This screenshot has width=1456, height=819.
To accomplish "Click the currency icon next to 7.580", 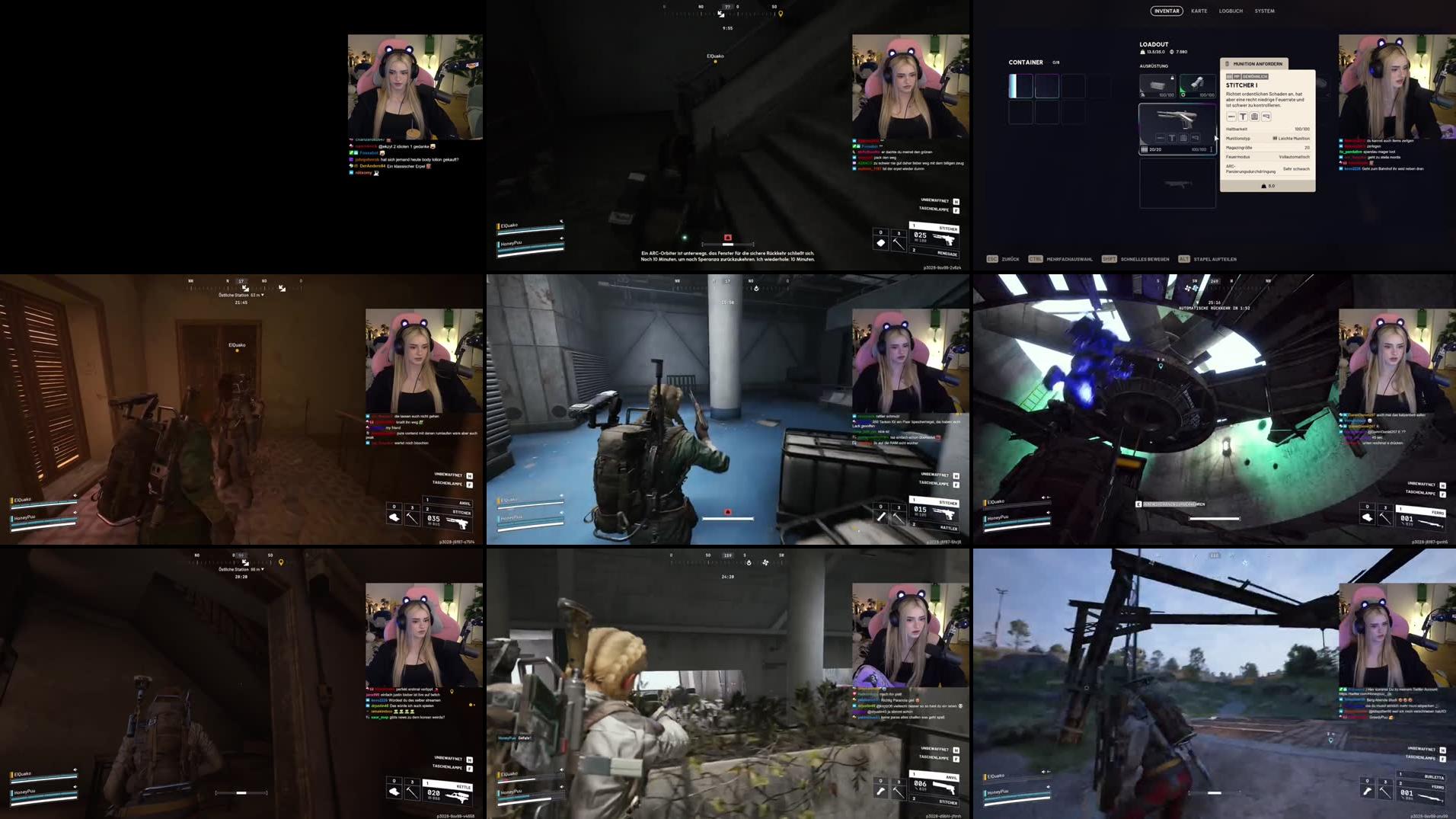I will [1171, 53].
